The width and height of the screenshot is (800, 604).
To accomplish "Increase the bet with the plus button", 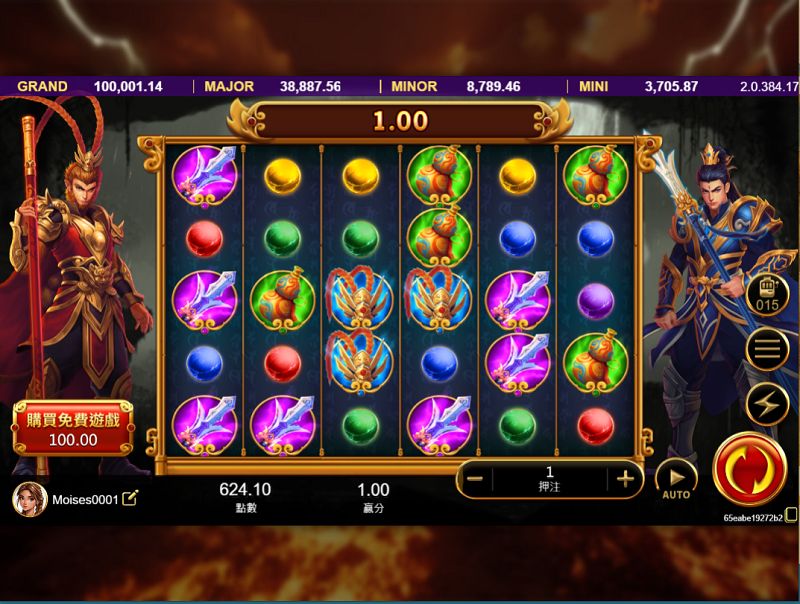I will tap(626, 478).
